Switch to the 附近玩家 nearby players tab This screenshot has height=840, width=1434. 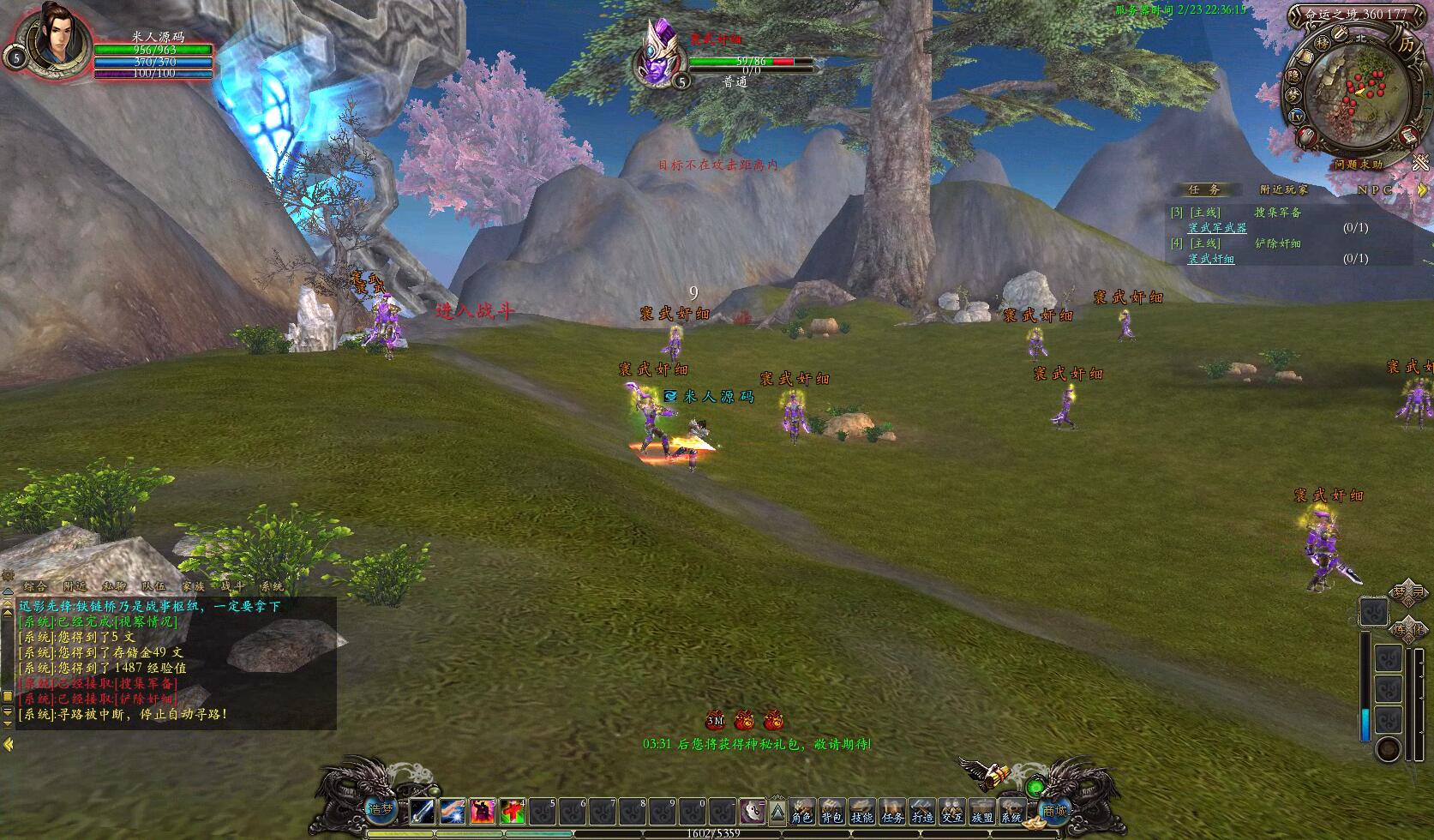pyautogui.click(x=1284, y=189)
